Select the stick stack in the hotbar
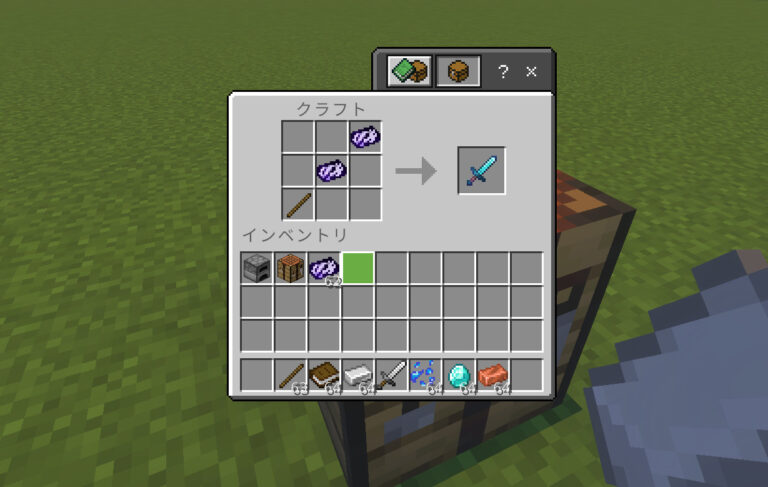The height and width of the screenshot is (487, 768). click(x=291, y=375)
